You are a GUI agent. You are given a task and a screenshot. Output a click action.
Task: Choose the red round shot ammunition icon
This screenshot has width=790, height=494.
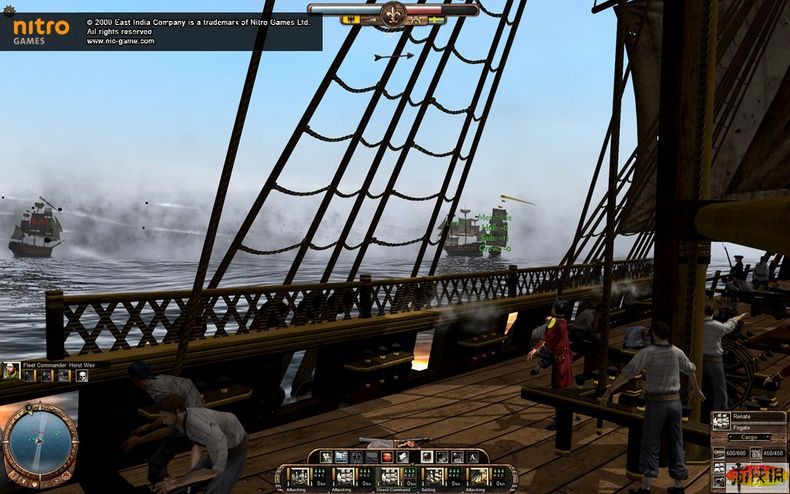pos(386,456)
